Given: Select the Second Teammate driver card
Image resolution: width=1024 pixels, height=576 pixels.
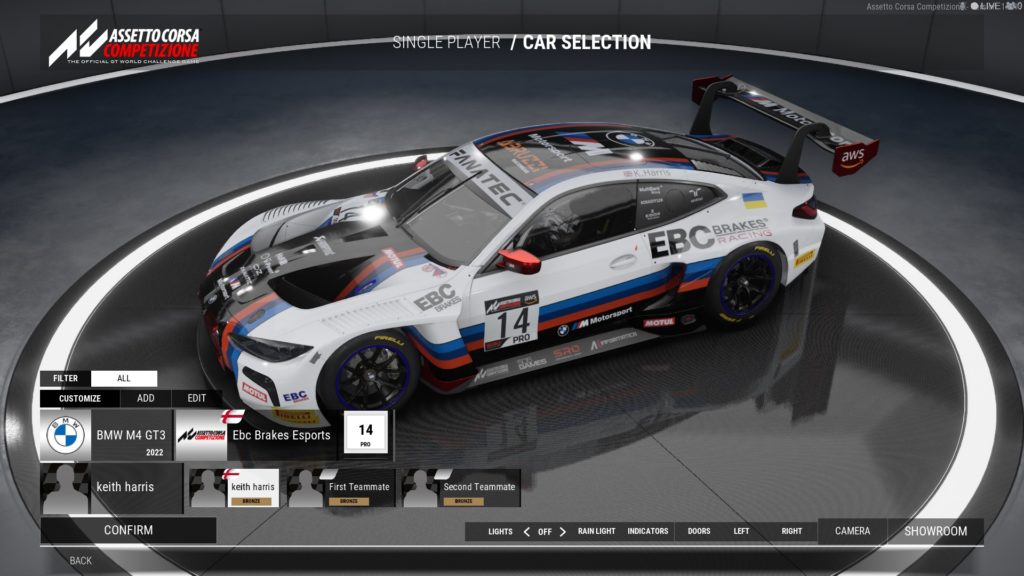Looking at the screenshot, I should 462,488.
